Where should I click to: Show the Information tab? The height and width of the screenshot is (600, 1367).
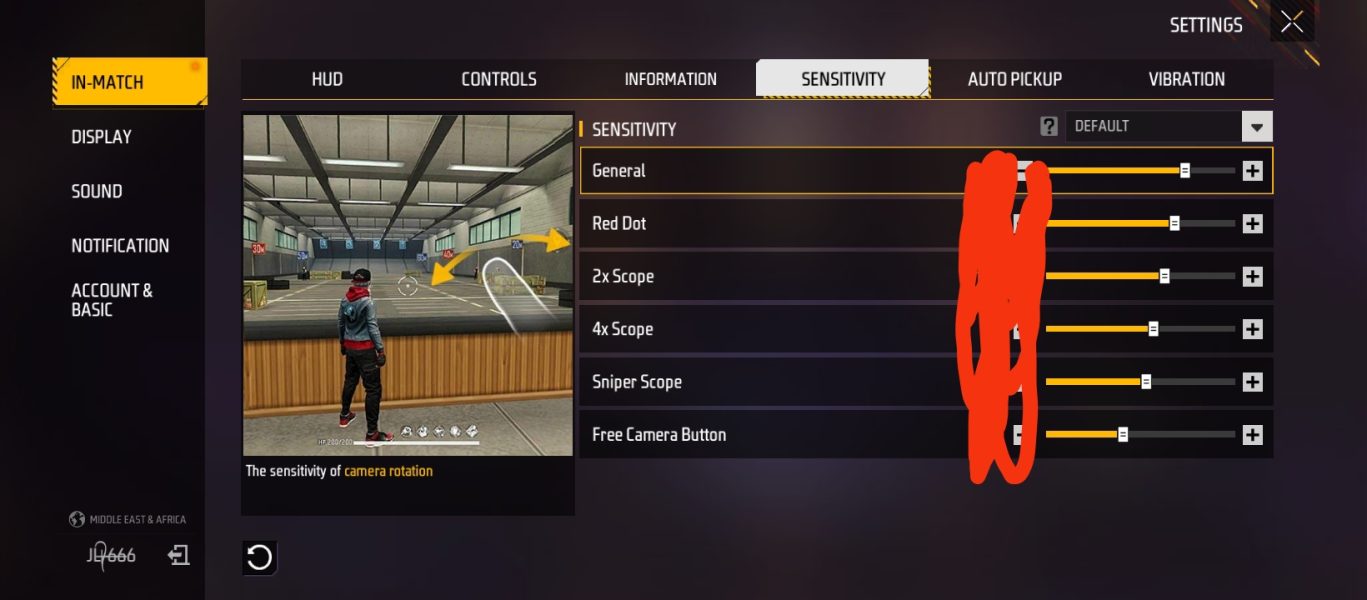tap(670, 79)
